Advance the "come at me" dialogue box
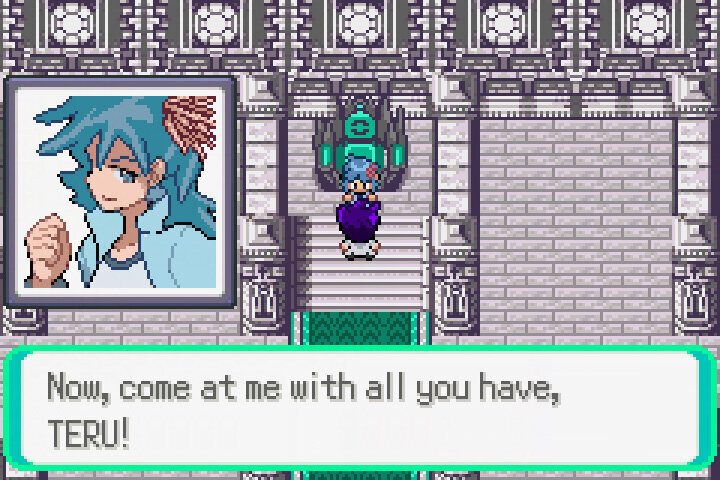Viewport: 720px width, 480px height. (360, 407)
